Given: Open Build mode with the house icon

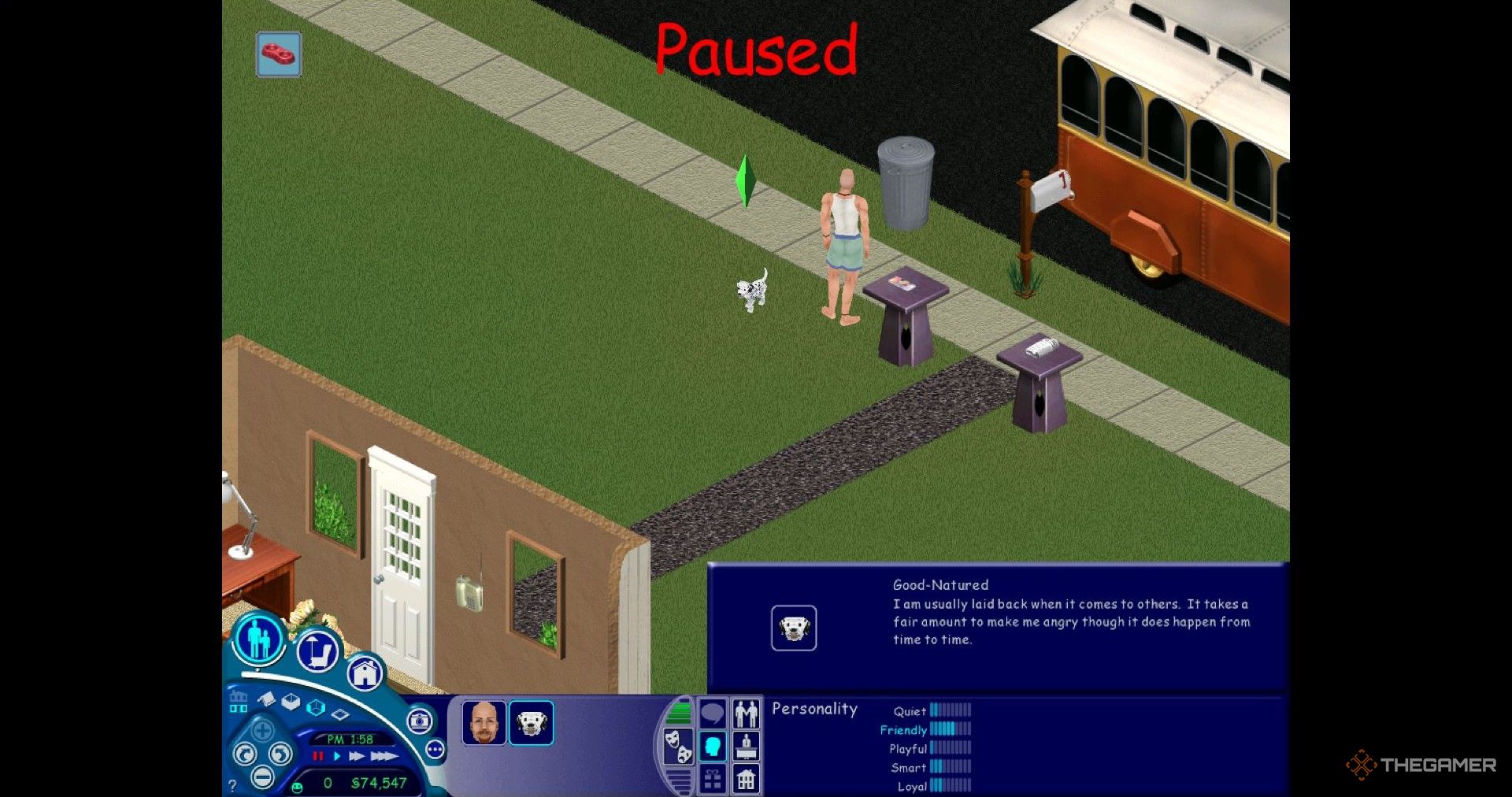Looking at the screenshot, I should 365,673.
